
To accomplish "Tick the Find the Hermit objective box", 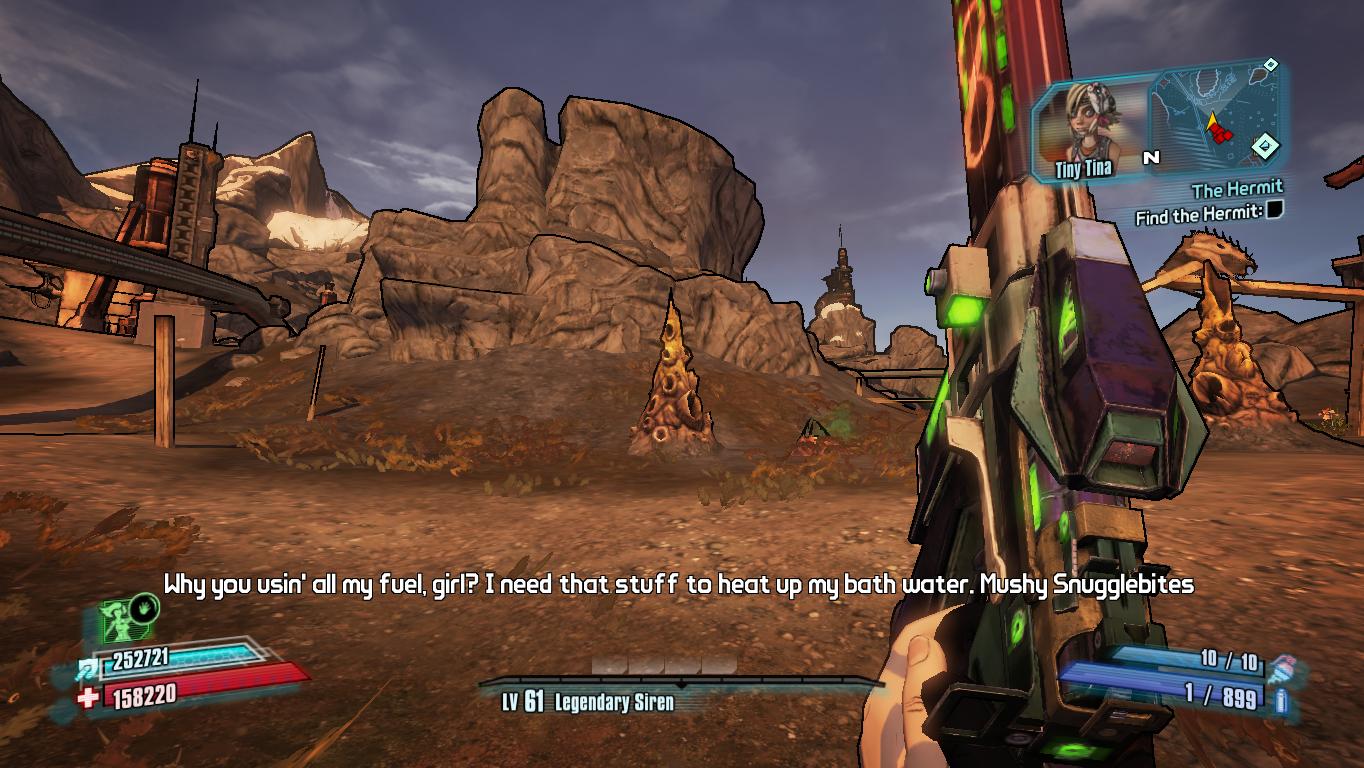I will tap(1274, 210).
